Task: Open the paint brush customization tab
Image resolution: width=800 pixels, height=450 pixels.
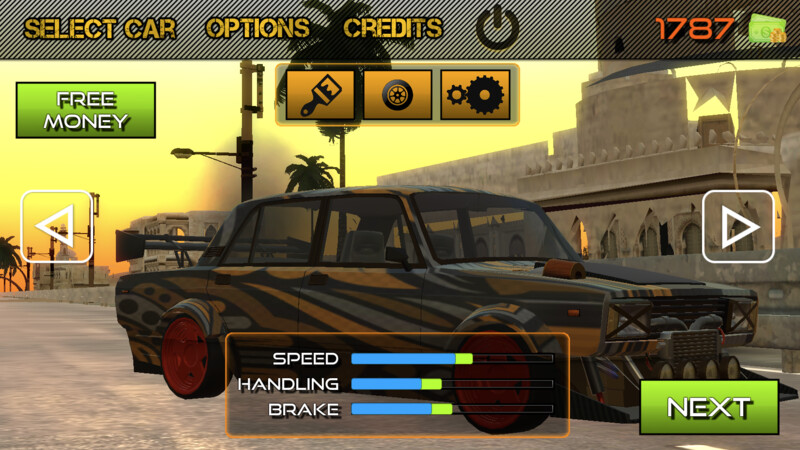Action: pyautogui.click(x=321, y=95)
